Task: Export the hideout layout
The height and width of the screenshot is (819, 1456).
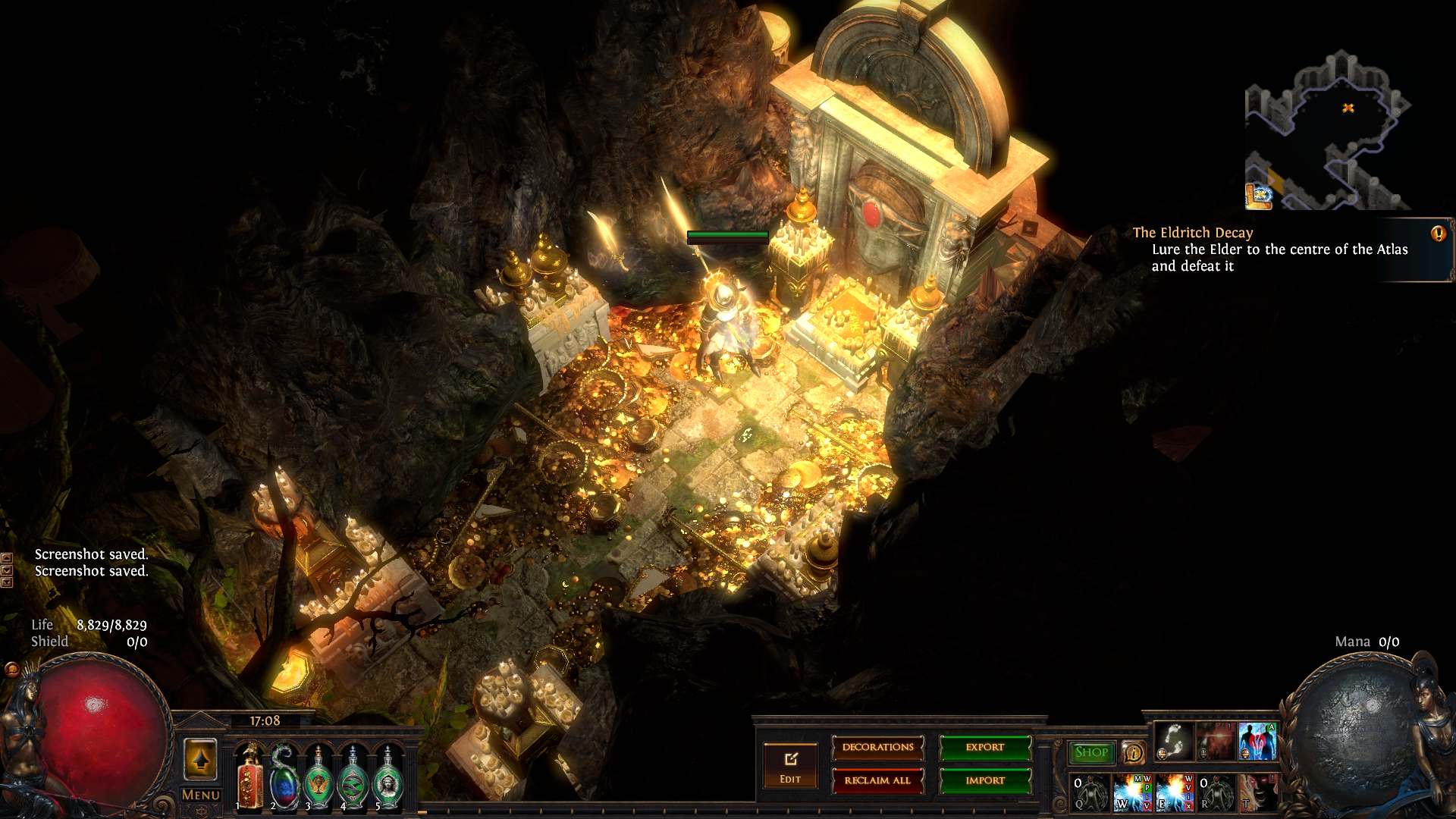Action: pyautogui.click(x=985, y=748)
